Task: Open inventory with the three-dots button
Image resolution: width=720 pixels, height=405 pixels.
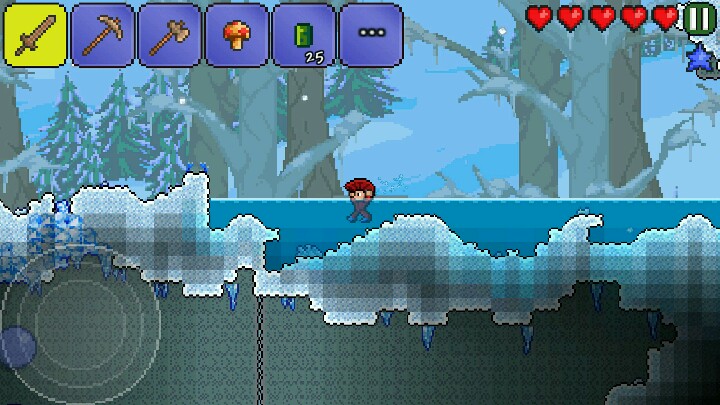Action: [370, 35]
